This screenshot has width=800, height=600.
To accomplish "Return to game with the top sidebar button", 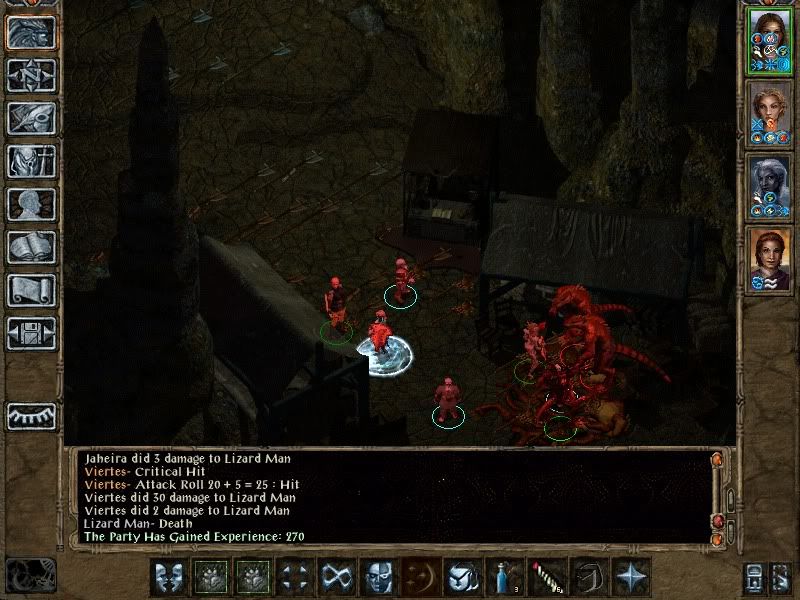I will (31, 32).
